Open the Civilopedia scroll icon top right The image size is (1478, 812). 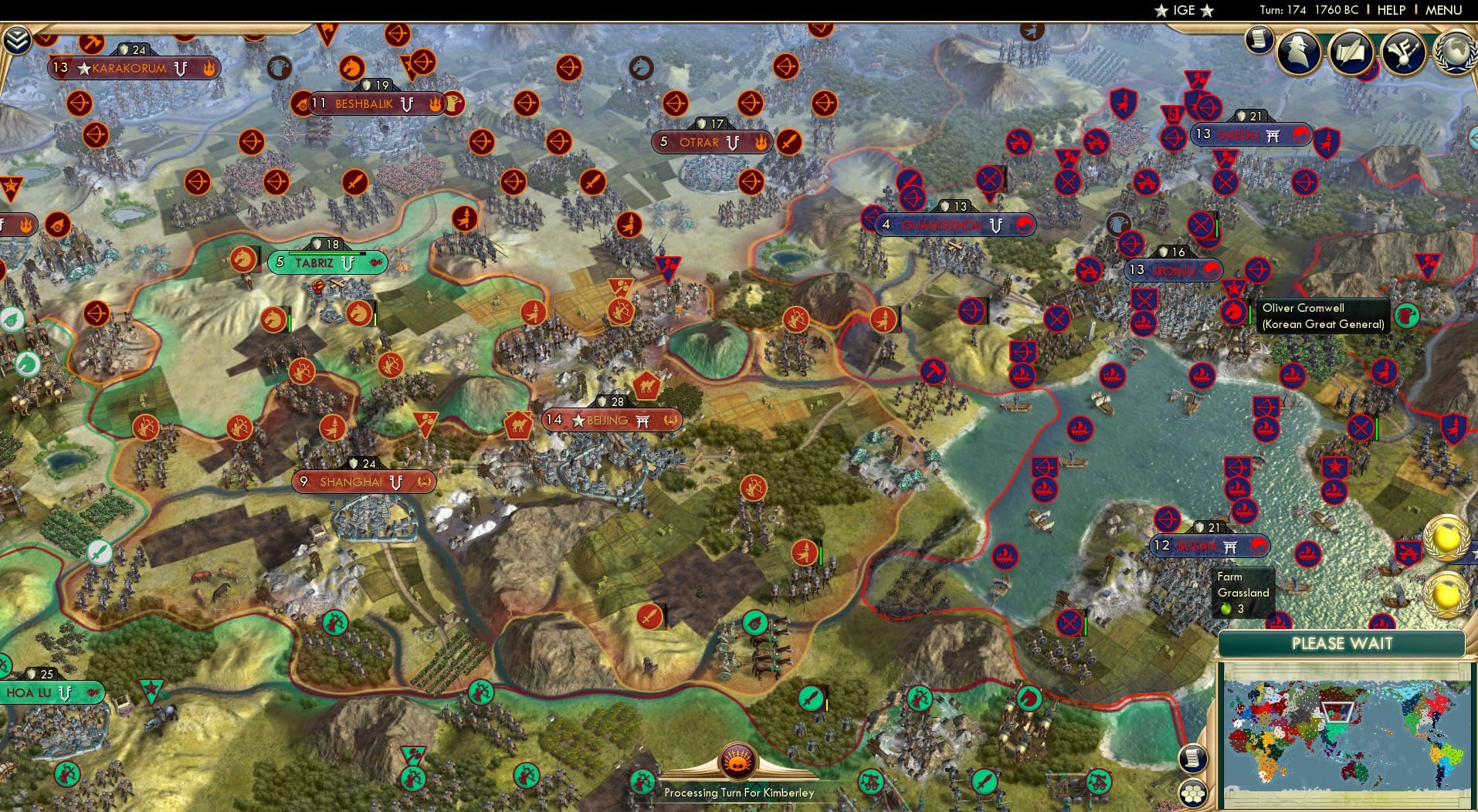[1261, 41]
